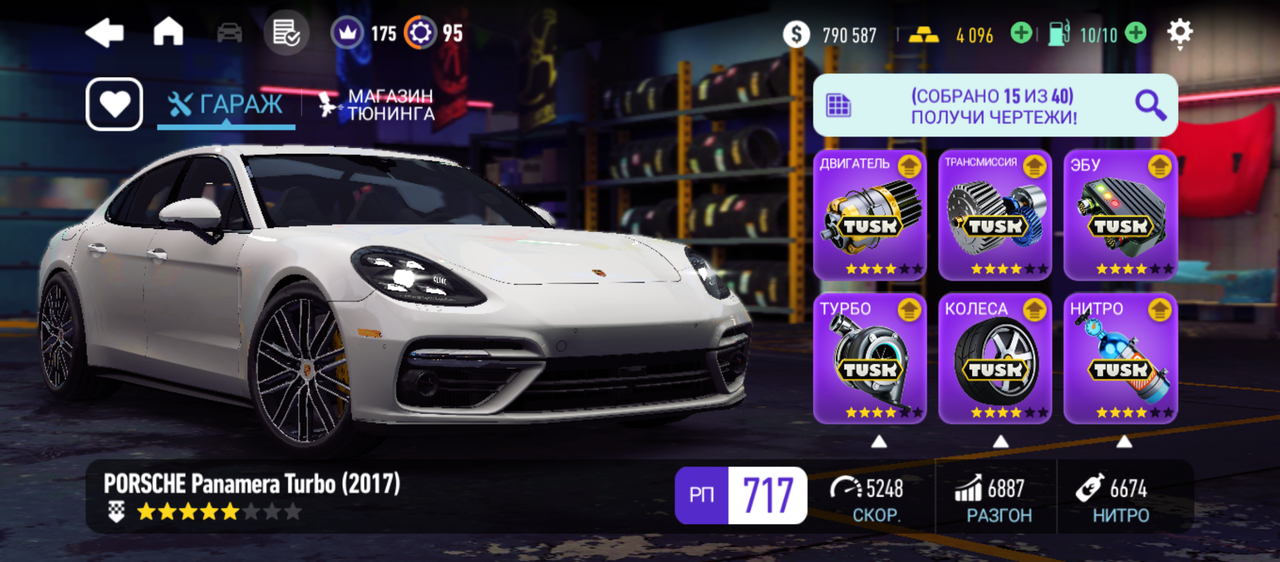Open the МАГАЗИН ТЮНИНГА tab
The image size is (1280, 562).
[x=377, y=105]
